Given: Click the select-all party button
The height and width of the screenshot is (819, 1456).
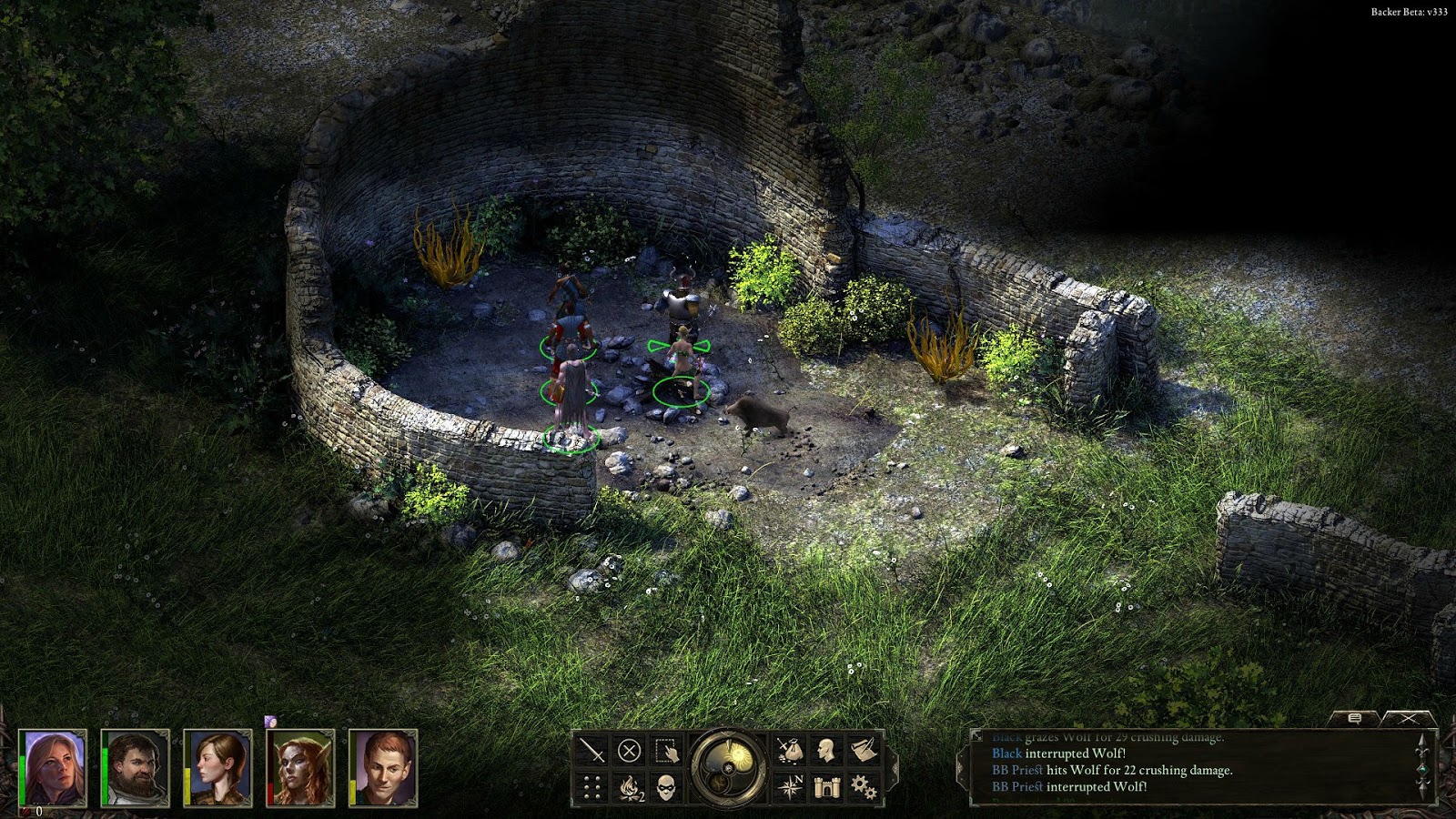Looking at the screenshot, I should pos(666,751).
